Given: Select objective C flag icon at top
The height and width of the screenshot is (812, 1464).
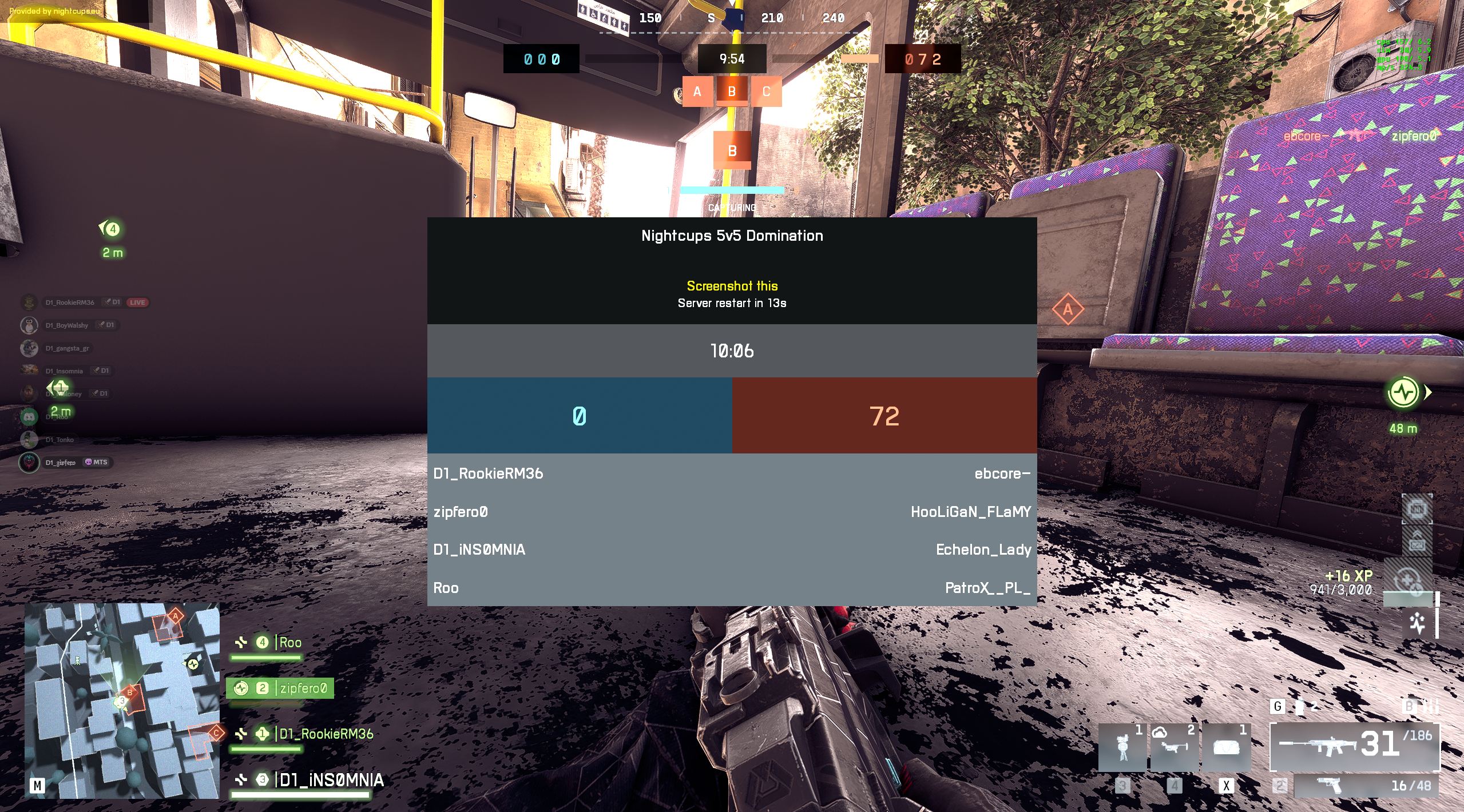Looking at the screenshot, I should coord(766,91).
